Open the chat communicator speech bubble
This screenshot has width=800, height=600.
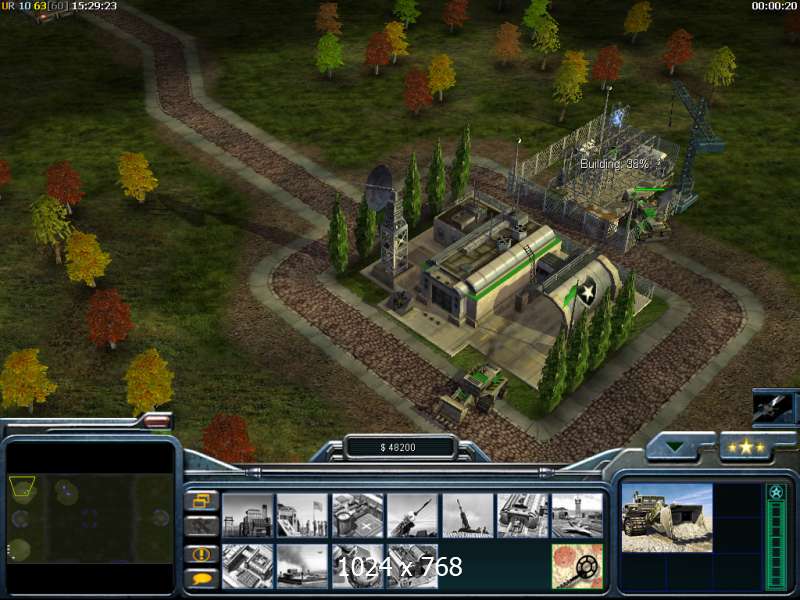pos(201,578)
